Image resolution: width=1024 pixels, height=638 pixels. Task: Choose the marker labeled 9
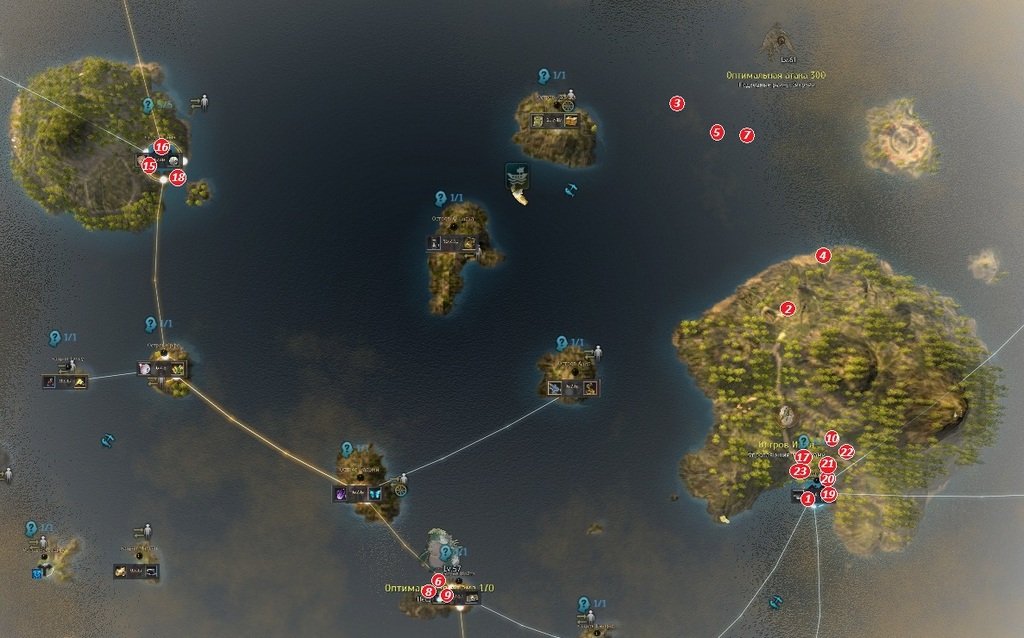pos(447,595)
